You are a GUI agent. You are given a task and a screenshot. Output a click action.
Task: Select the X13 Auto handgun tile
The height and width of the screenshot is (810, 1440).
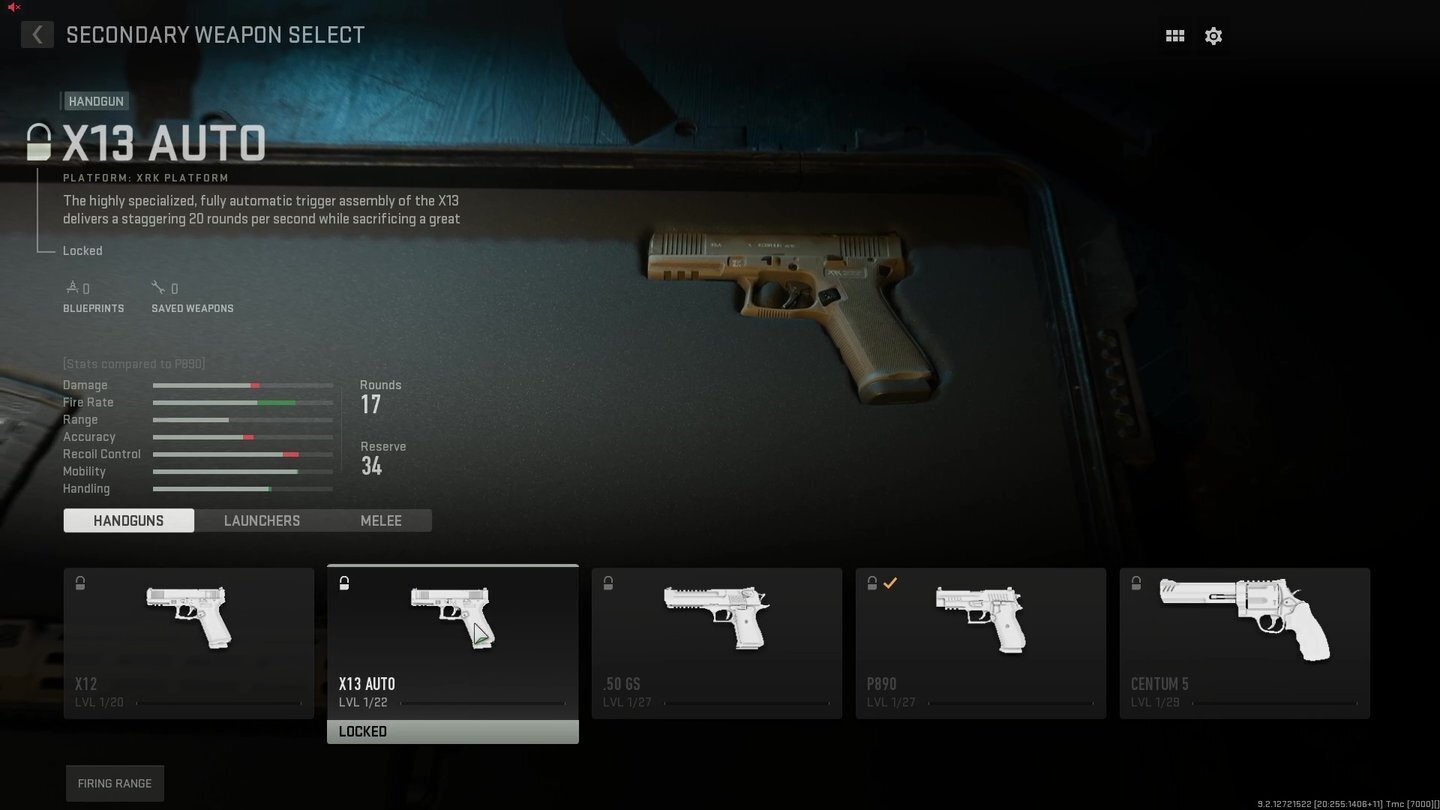[453, 643]
